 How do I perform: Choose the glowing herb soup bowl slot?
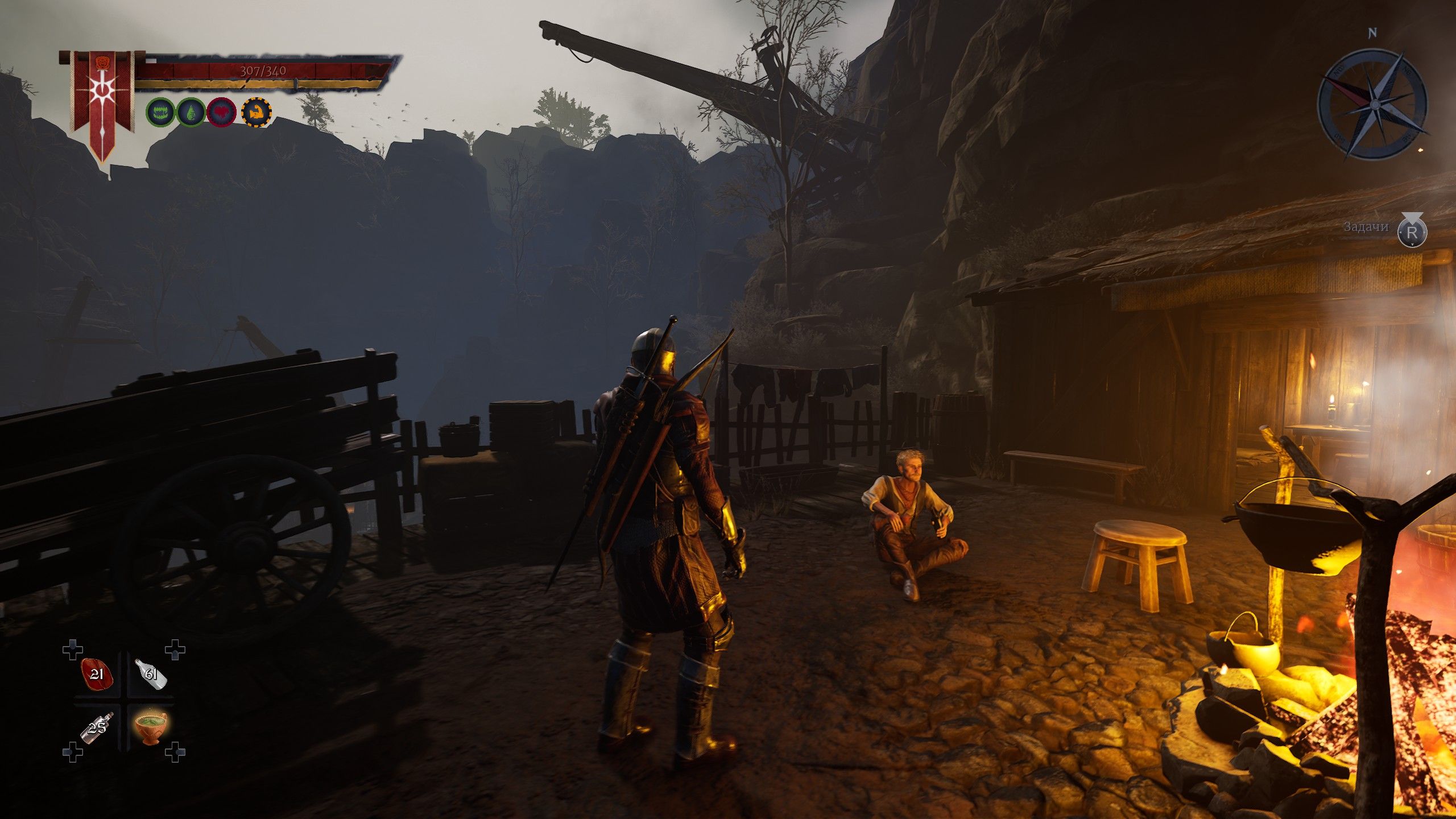[151, 728]
